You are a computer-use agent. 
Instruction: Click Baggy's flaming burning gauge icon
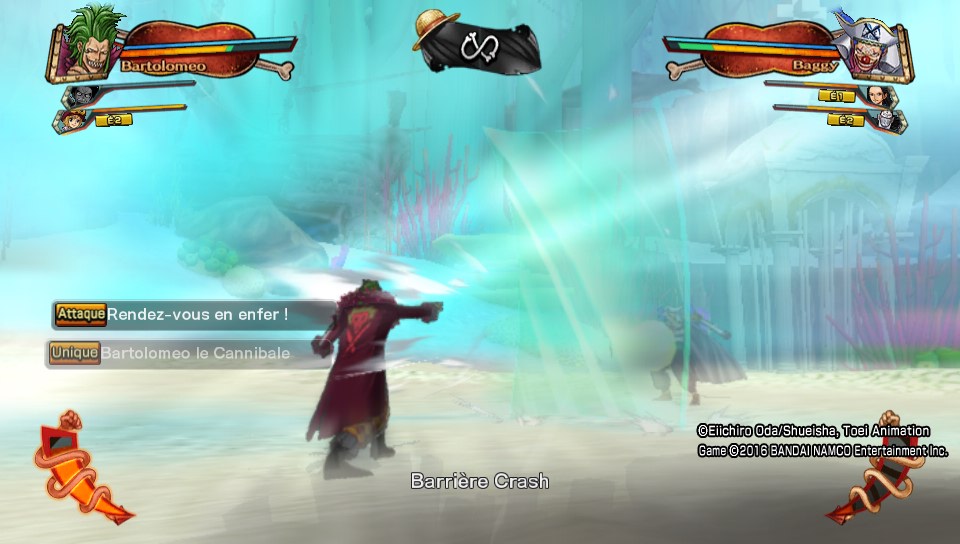877,466
